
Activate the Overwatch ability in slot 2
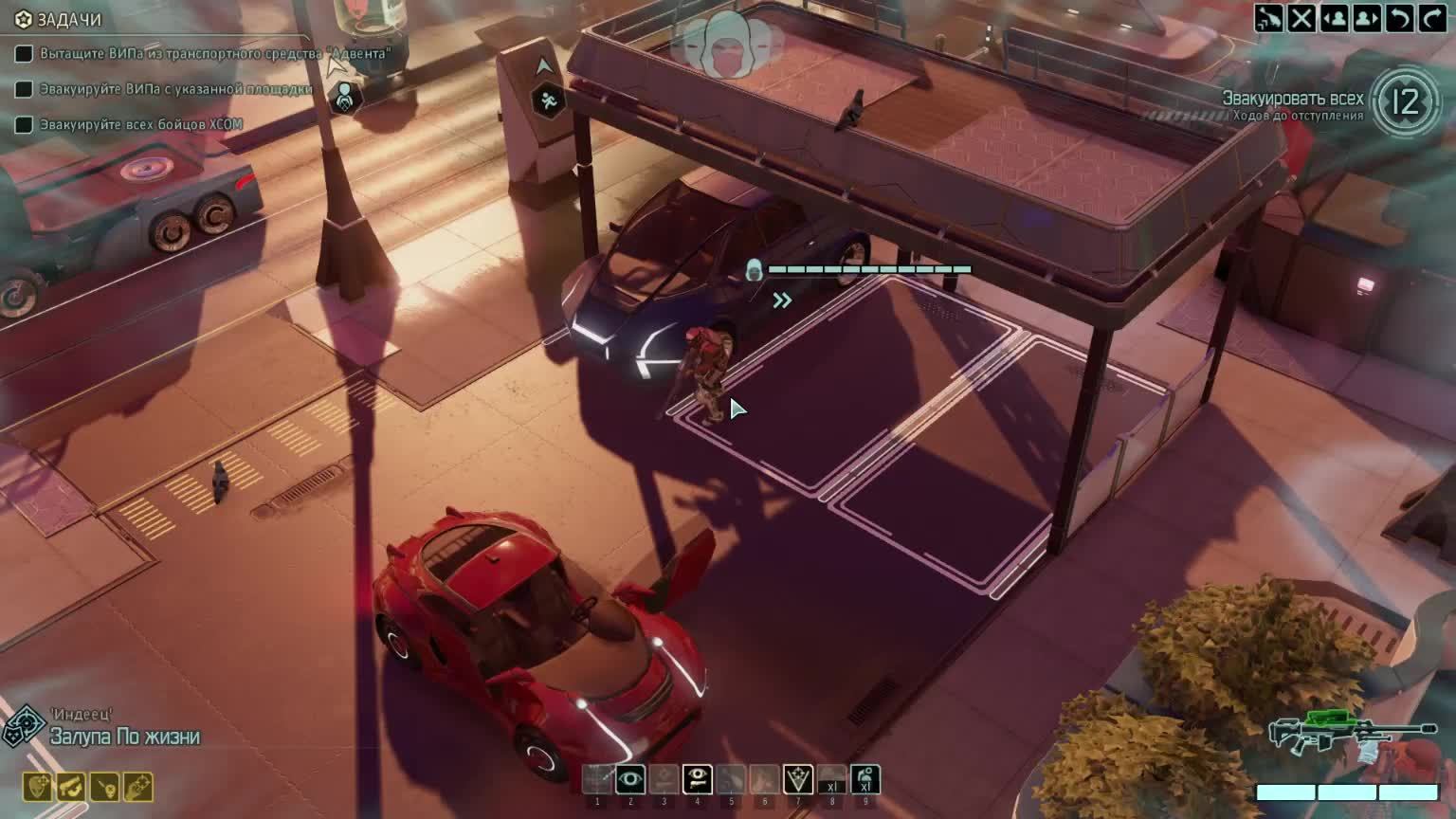point(630,781)
